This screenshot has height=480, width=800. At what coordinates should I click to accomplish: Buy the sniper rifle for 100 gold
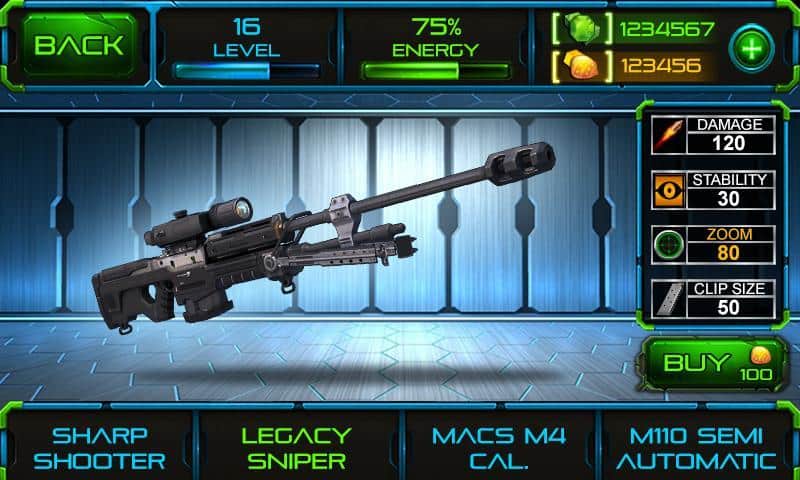coord(711,363)
